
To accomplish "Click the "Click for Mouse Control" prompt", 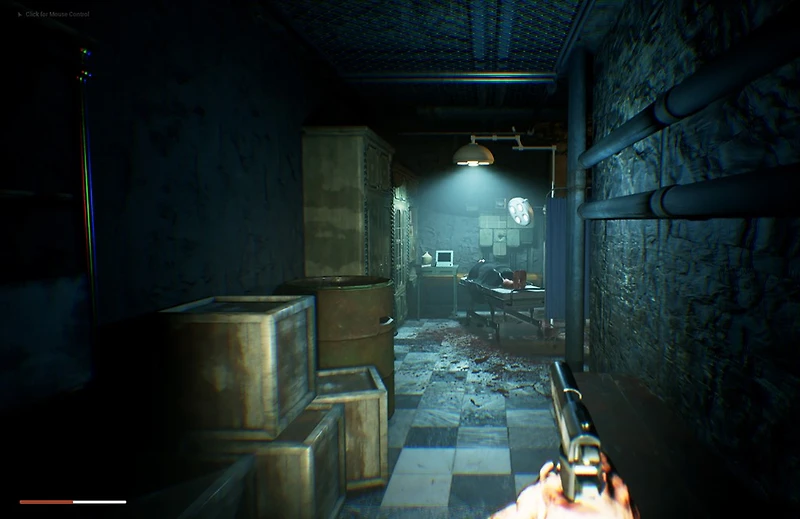I will click(57, 14).
